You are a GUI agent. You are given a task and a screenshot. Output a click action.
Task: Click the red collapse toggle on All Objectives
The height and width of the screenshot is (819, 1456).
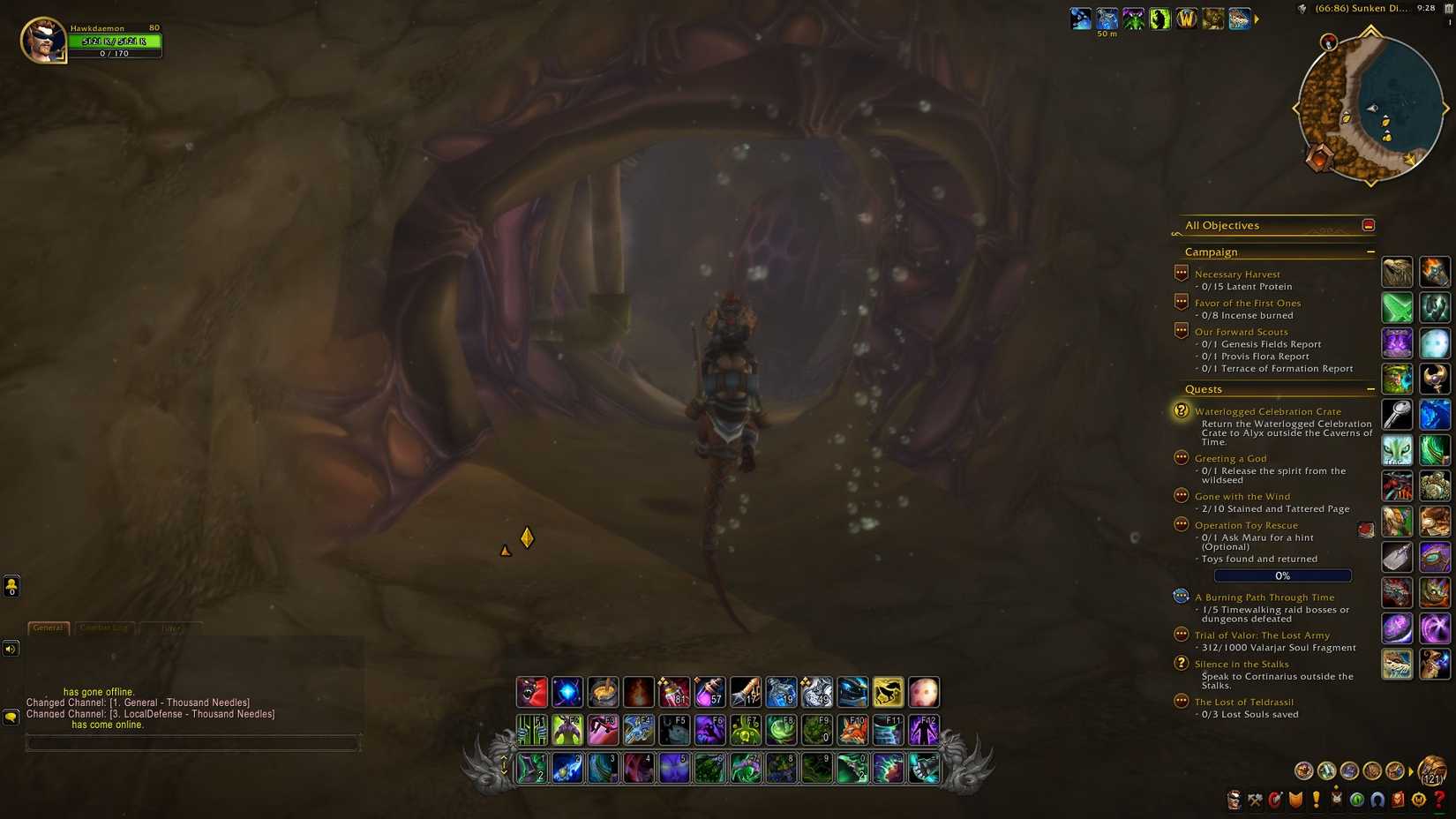tap(1369, 225)
